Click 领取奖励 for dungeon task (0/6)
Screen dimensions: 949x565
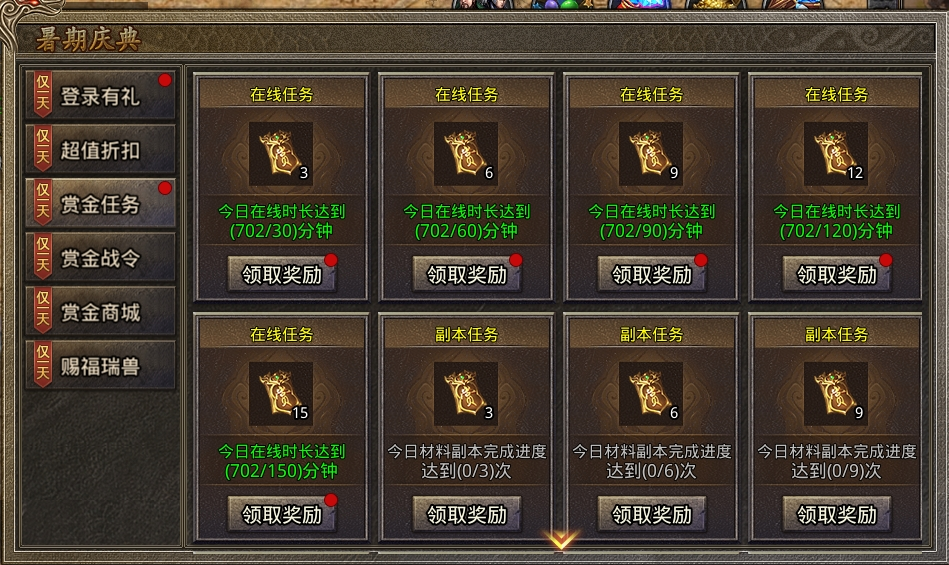[652, 514]
